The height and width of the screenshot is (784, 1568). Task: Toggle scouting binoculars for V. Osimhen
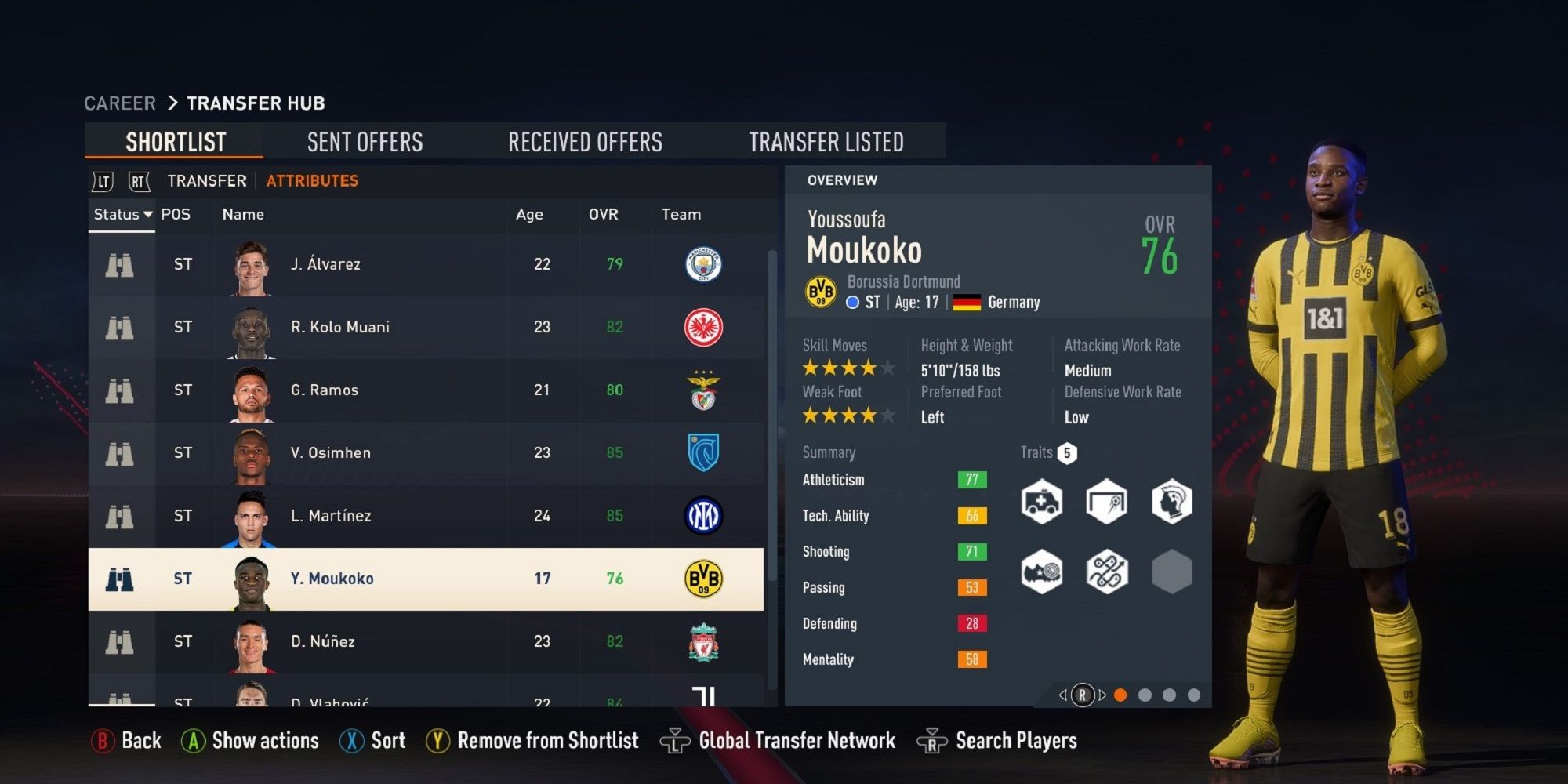click(119, 453)
